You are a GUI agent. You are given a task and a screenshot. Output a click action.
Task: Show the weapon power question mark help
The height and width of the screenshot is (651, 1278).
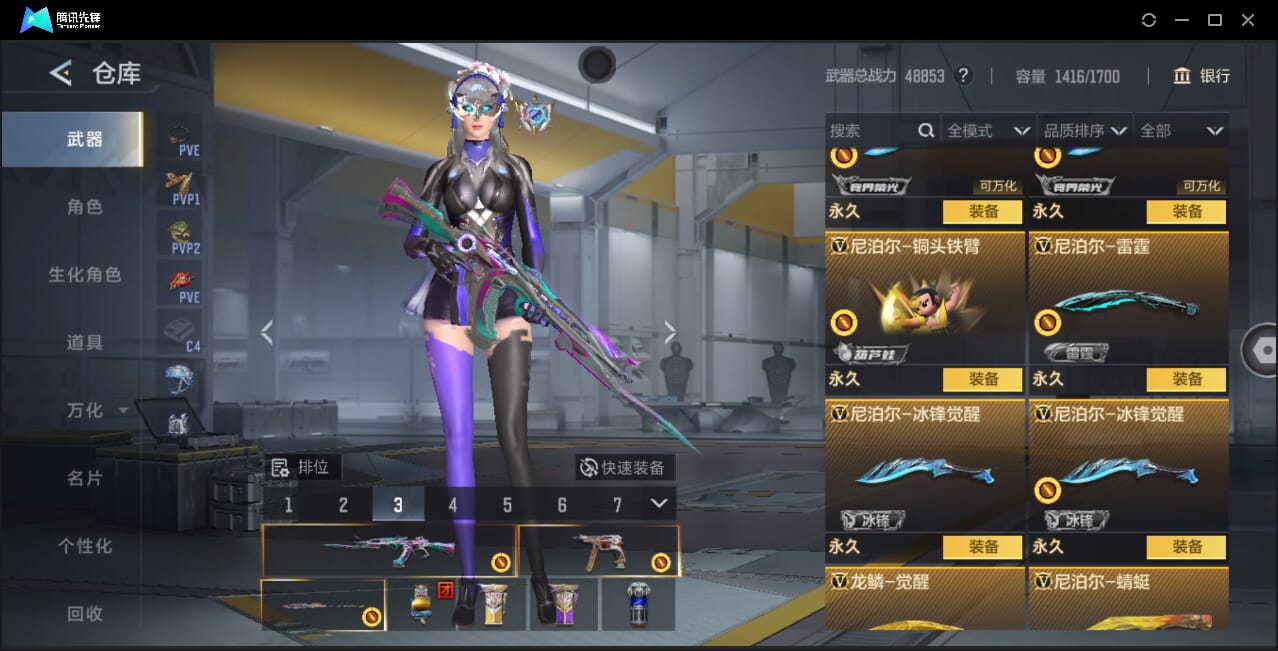coord(964,76)
